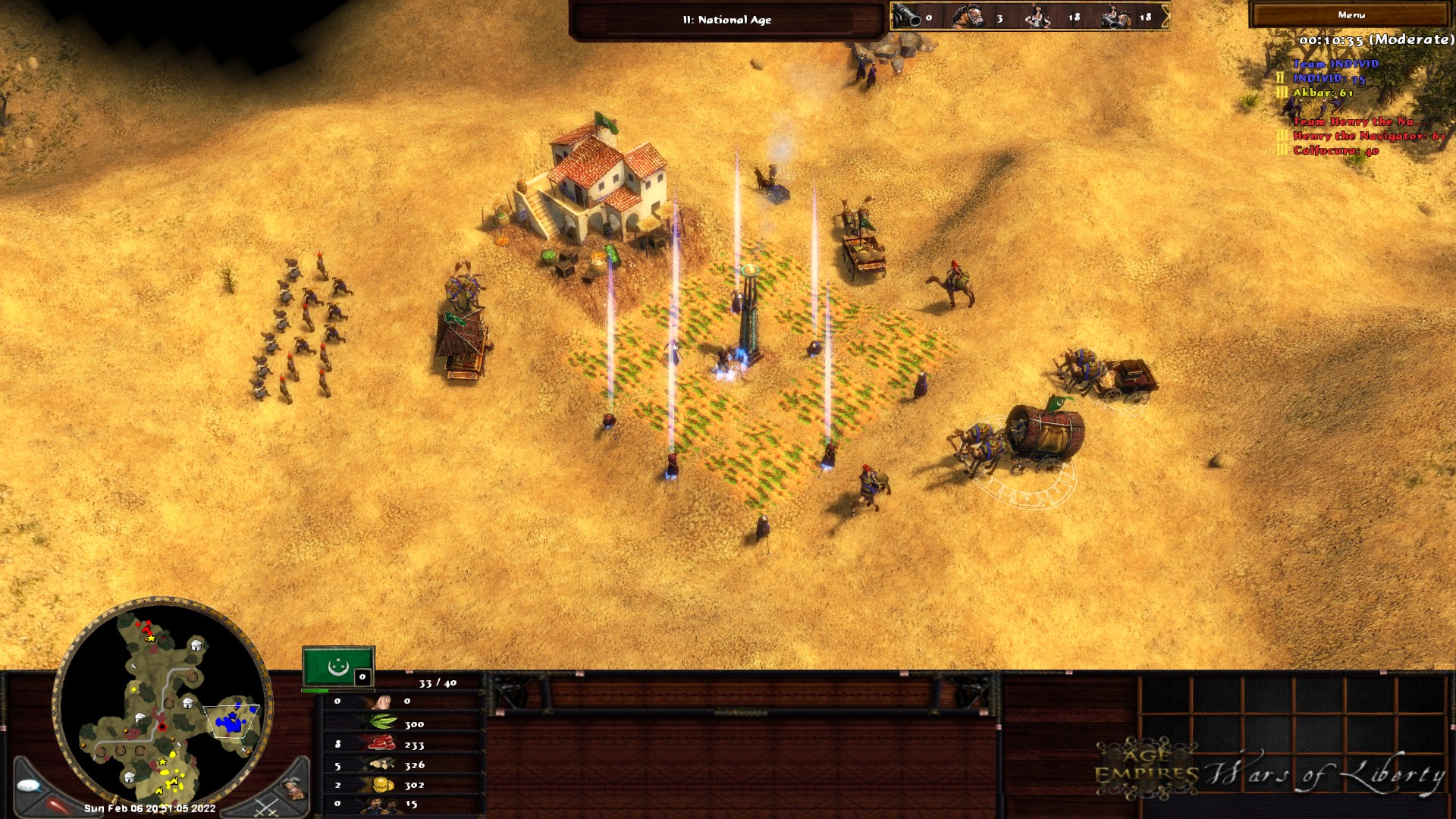Click the settlers population icon

381,805
